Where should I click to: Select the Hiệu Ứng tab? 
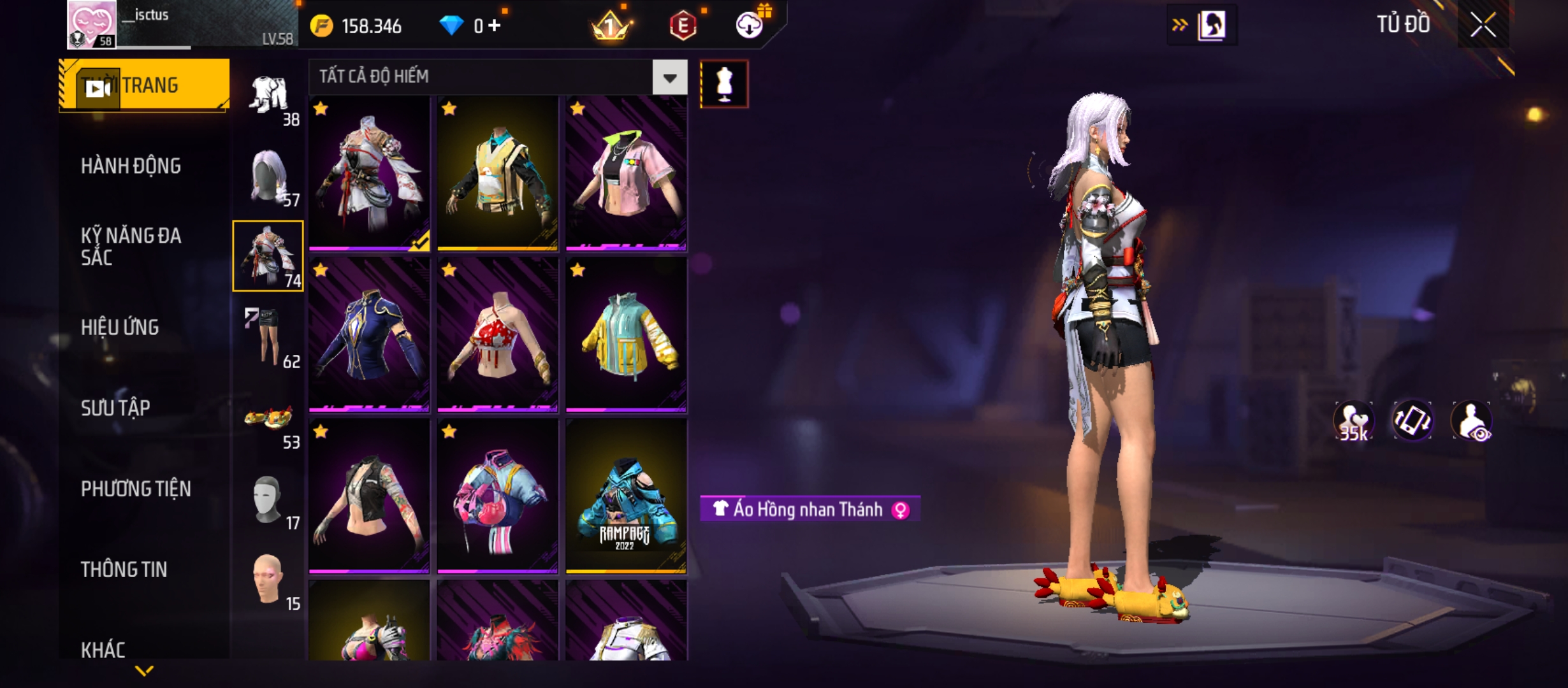[x=120, y=327]
